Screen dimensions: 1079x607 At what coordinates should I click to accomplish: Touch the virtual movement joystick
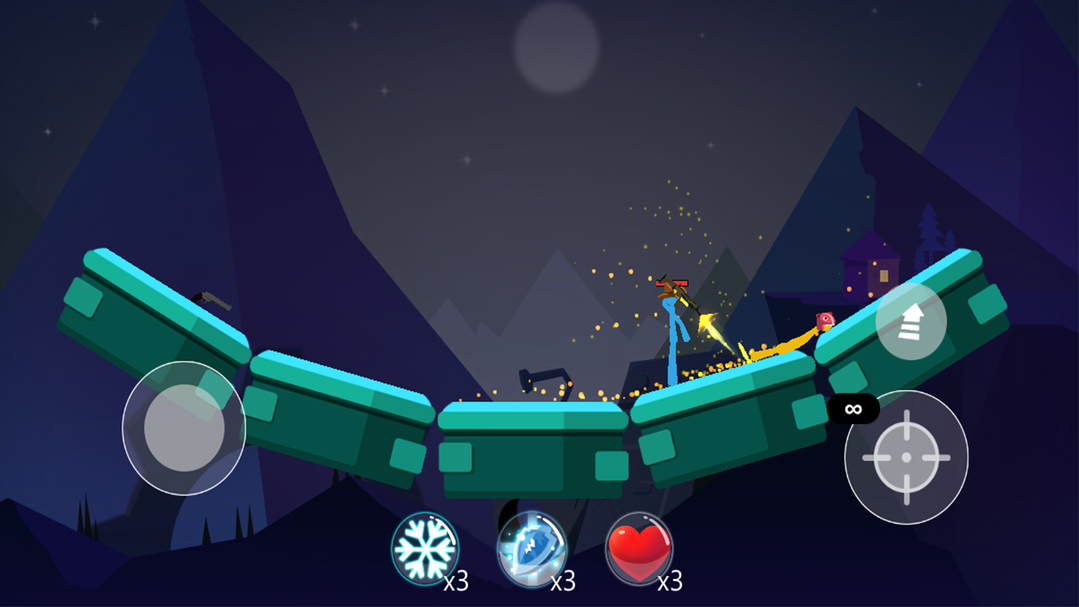[x=184, y=428]
